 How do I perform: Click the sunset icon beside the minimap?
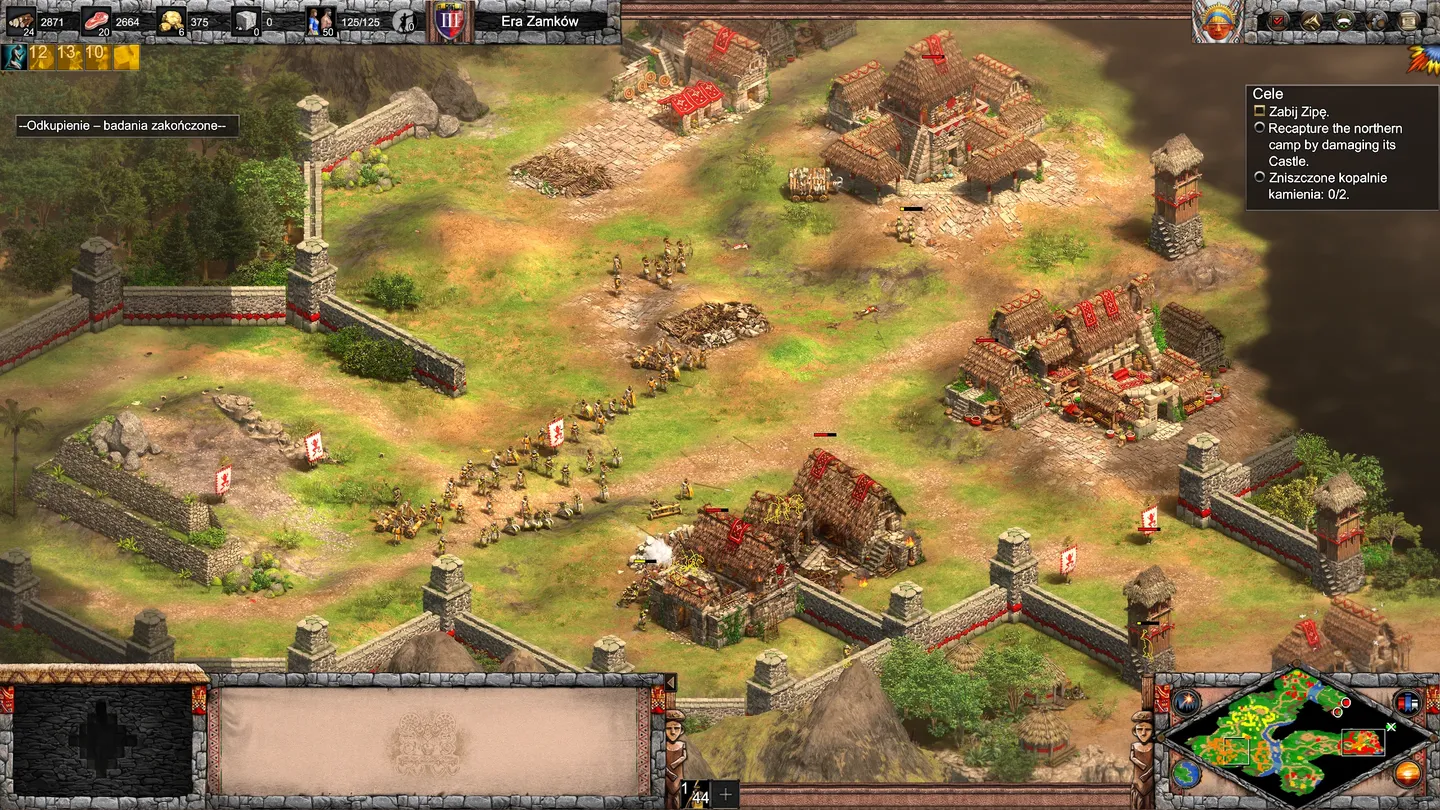pos(1407,774)
